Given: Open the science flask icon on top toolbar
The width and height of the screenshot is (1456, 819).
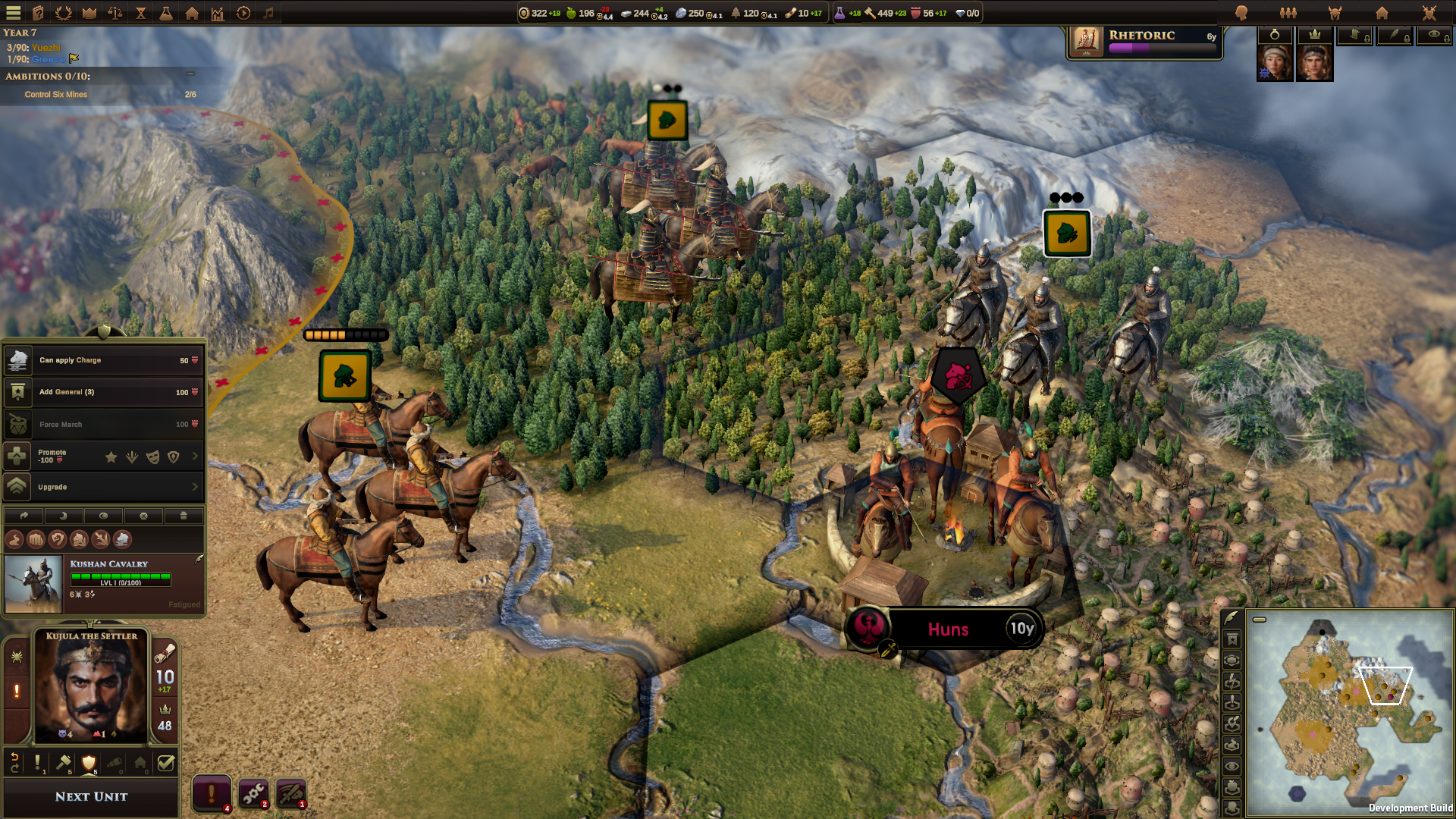Looking at the screenshot, I should 166,13.
